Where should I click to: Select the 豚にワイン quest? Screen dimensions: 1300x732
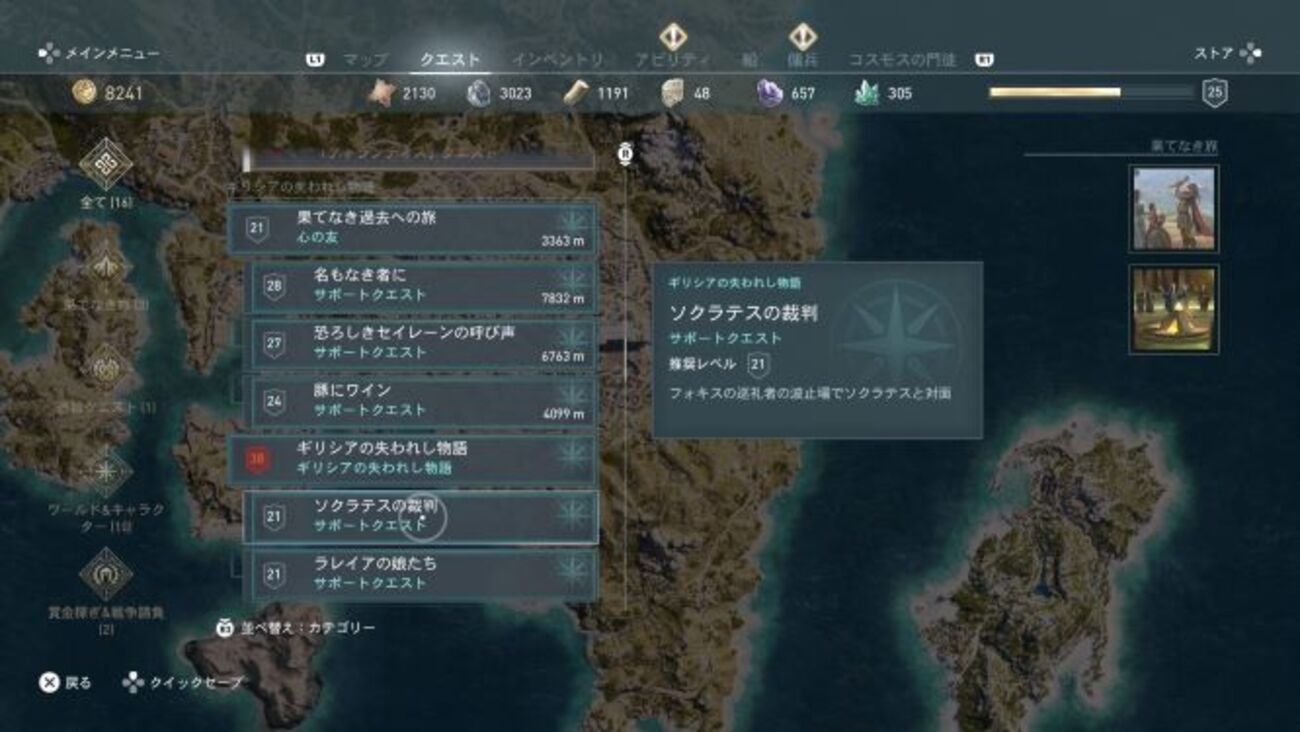tap(421, 400)
